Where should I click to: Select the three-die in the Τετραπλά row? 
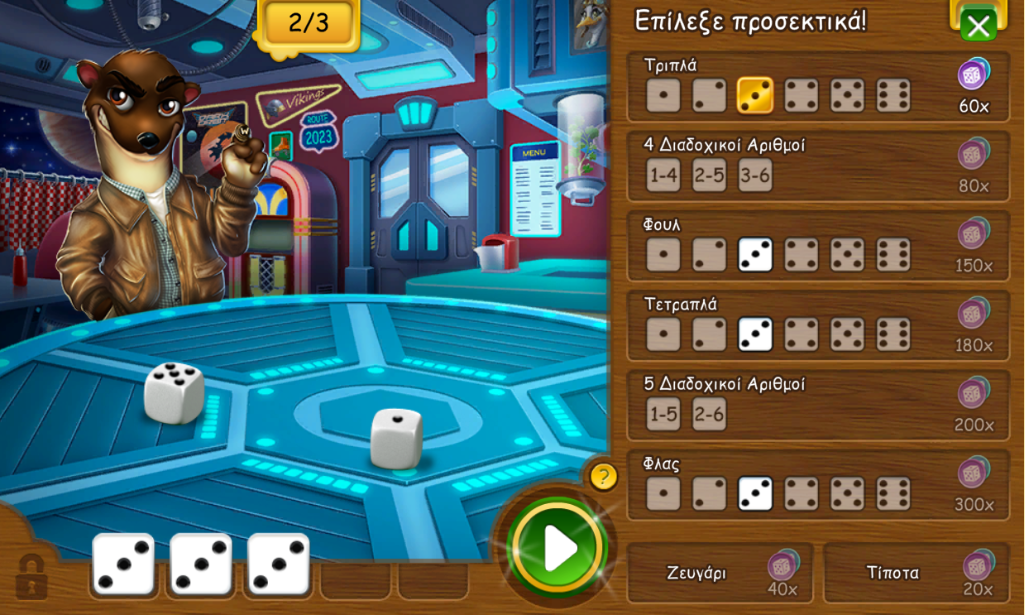(755, 334)
